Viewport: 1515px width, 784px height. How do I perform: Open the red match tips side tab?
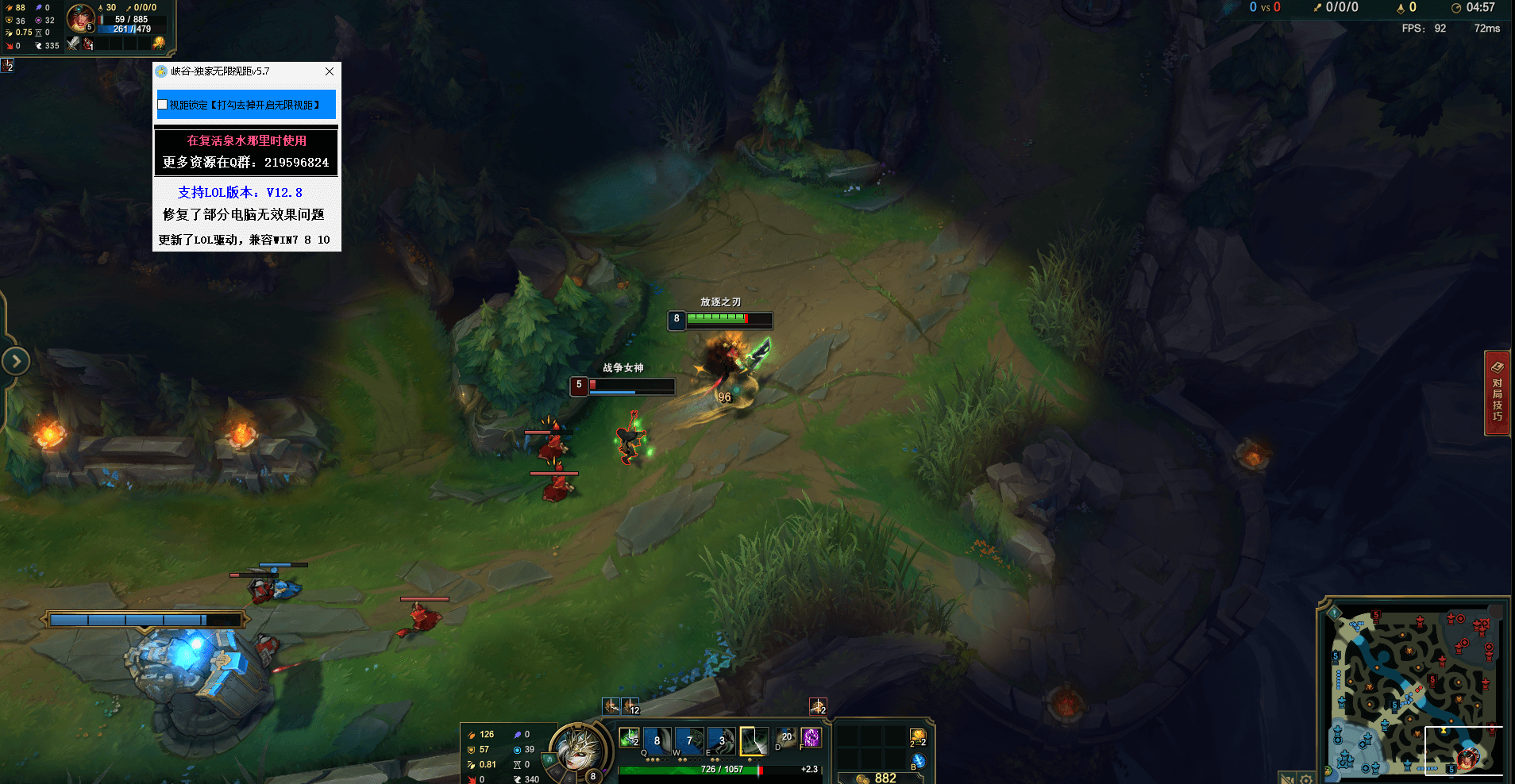click(x=1498, y=393)
